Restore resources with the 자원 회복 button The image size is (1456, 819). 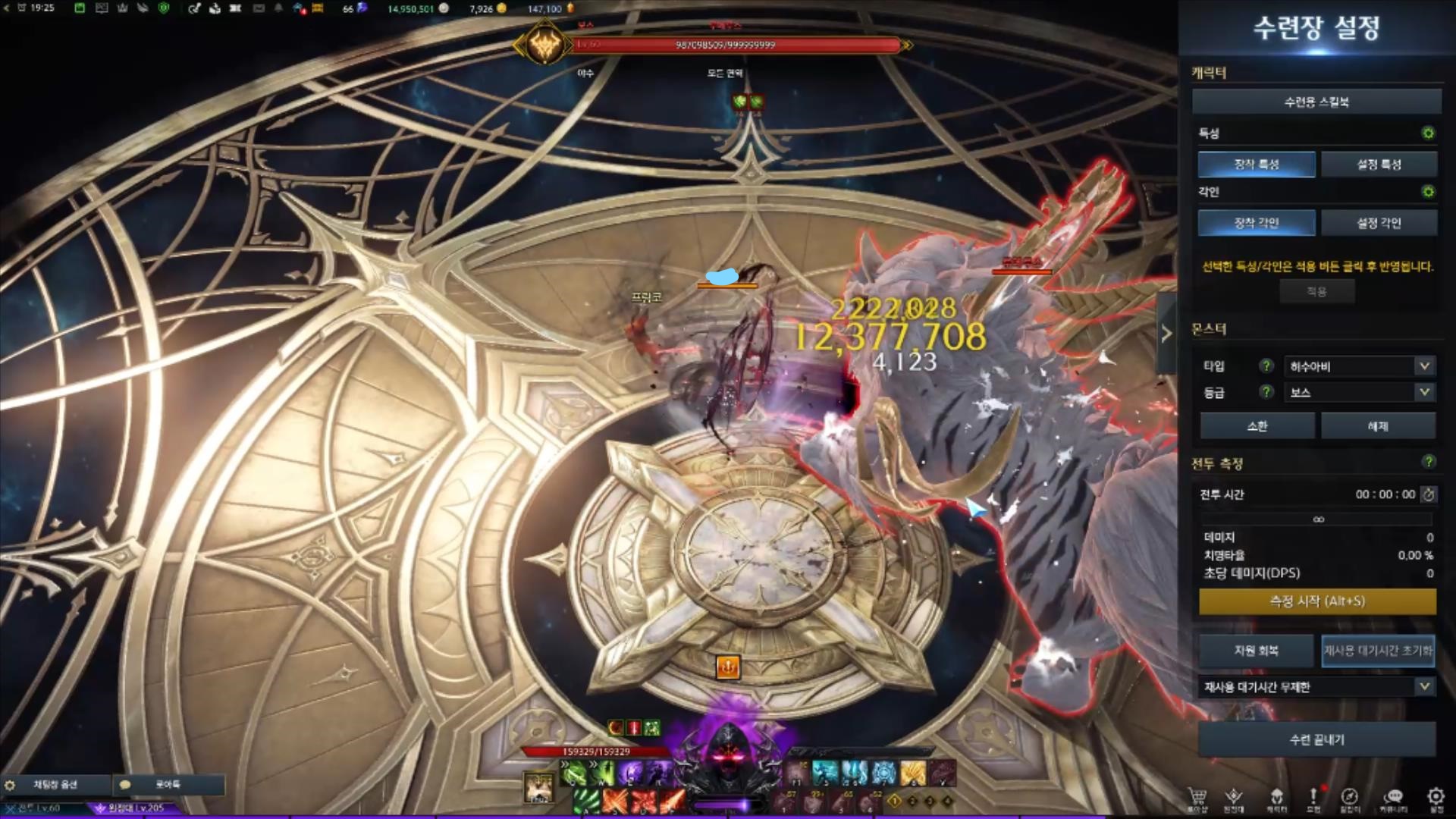coord(1256,651)
